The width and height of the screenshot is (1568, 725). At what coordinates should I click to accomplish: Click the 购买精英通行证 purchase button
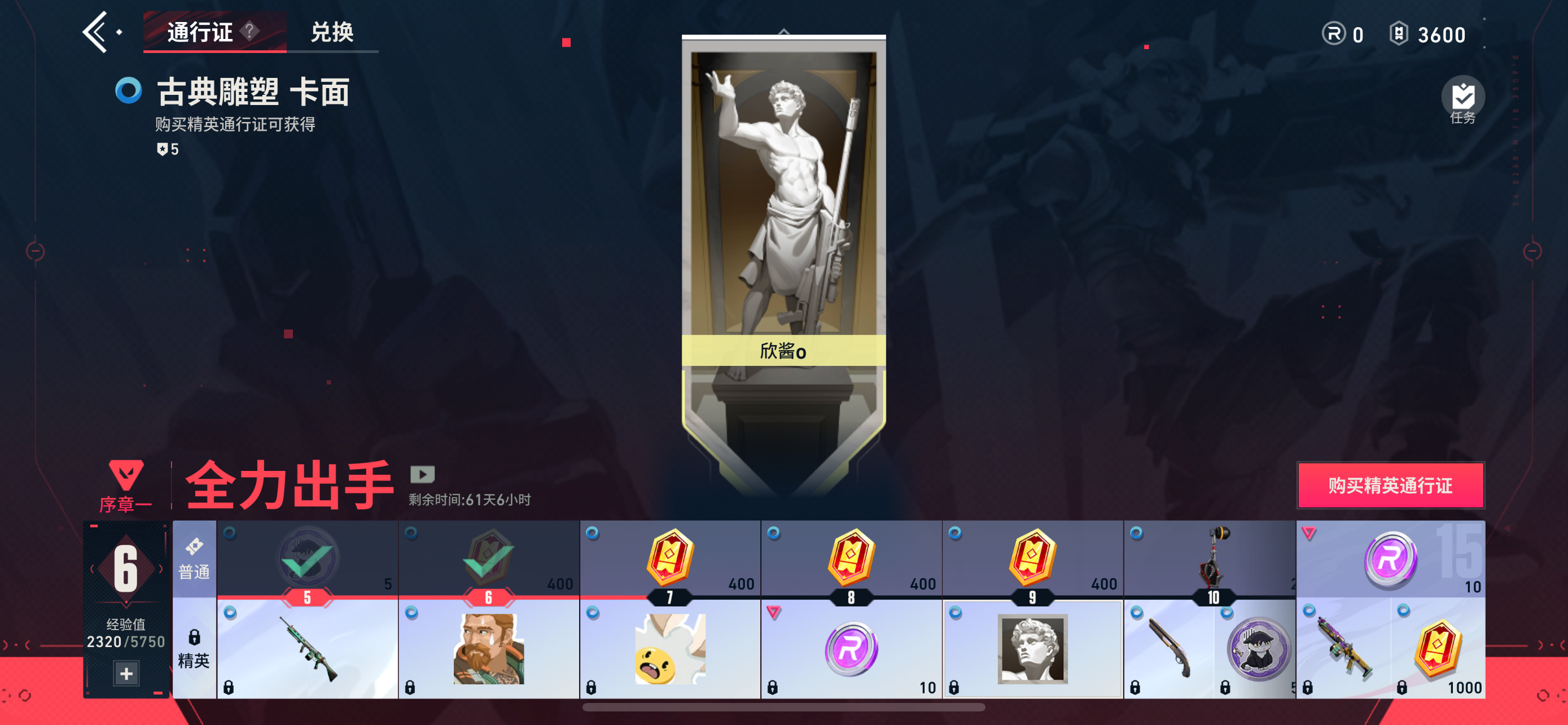(1391, 486)
